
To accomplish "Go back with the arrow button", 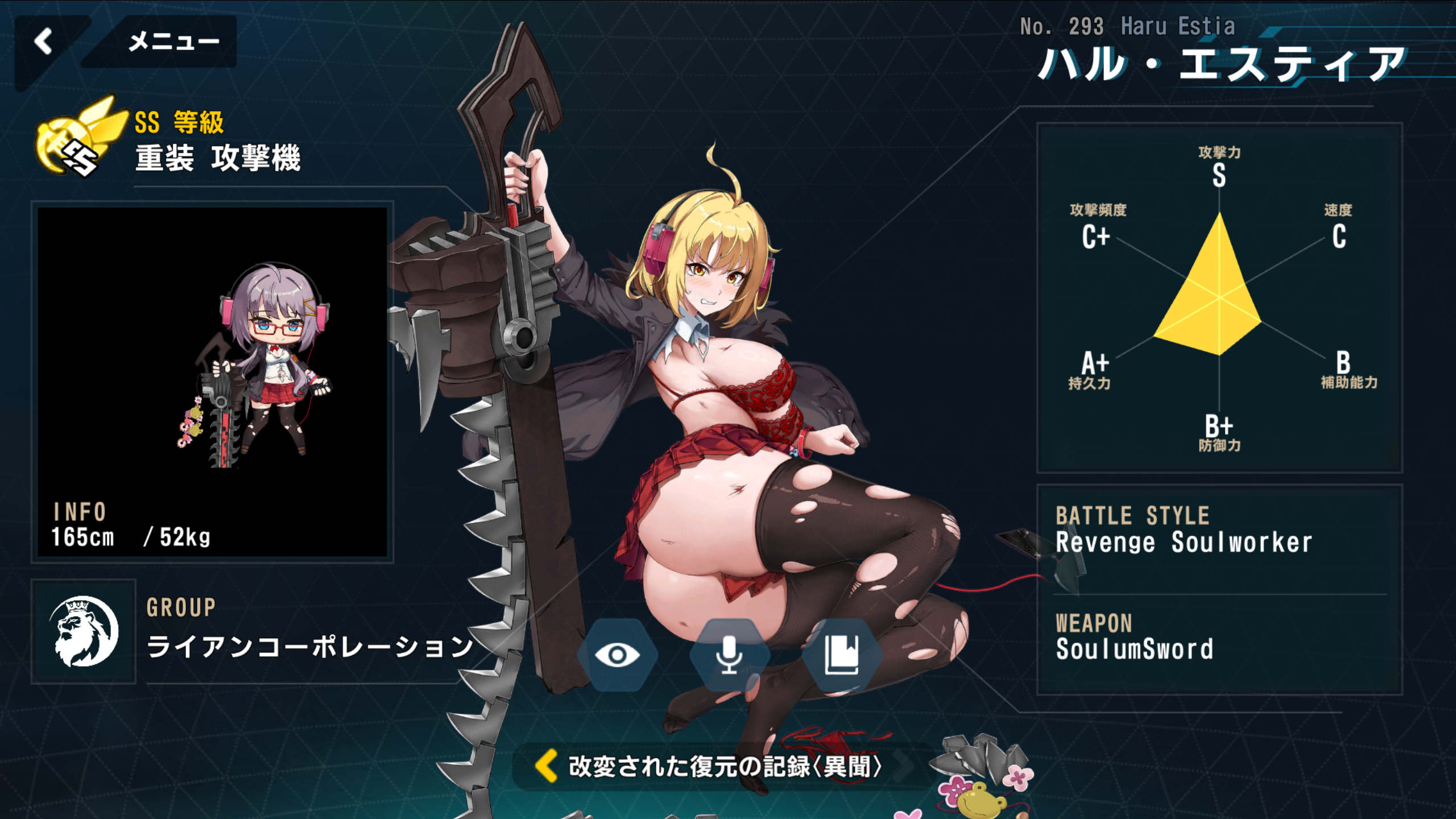I will (43, 42).
